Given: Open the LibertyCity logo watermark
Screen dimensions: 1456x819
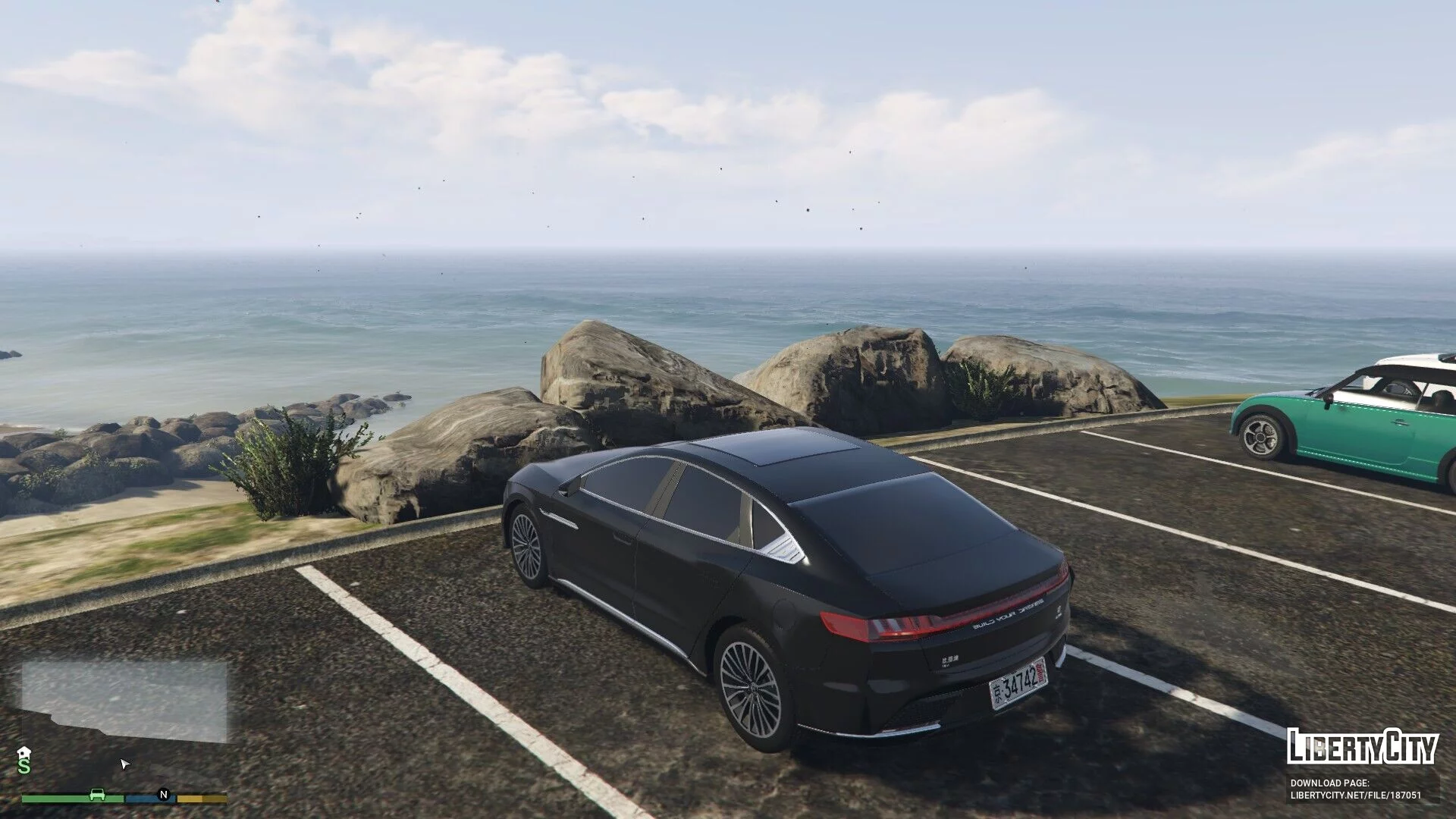Looking at the screenshot, I should point(1362,747).
